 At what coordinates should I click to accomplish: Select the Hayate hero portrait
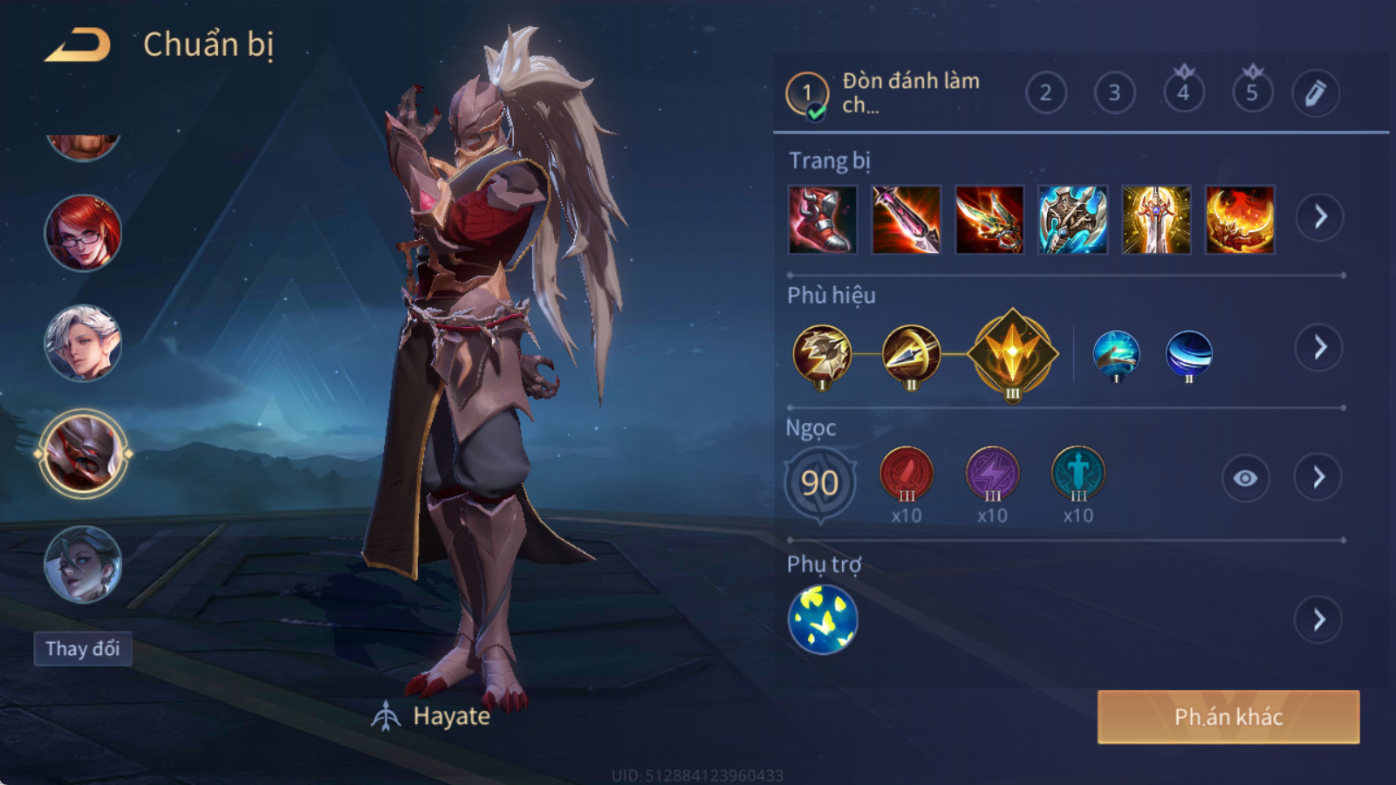click(83, 454)
